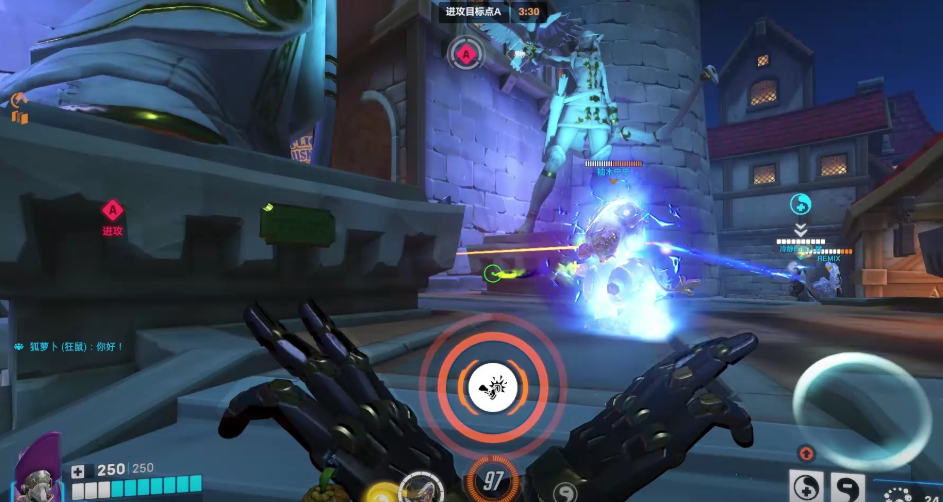Activate the Orb of Discord ability
Screen dimensions: 943x502
coord(848,488)
